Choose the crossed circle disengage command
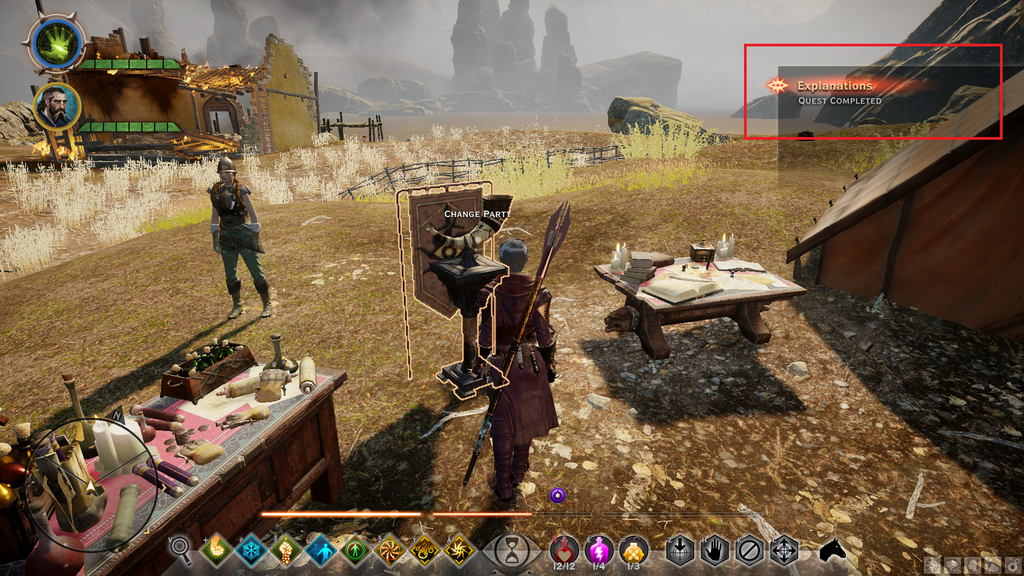The height and width of the screenshot is (576, 1024). 749,550
